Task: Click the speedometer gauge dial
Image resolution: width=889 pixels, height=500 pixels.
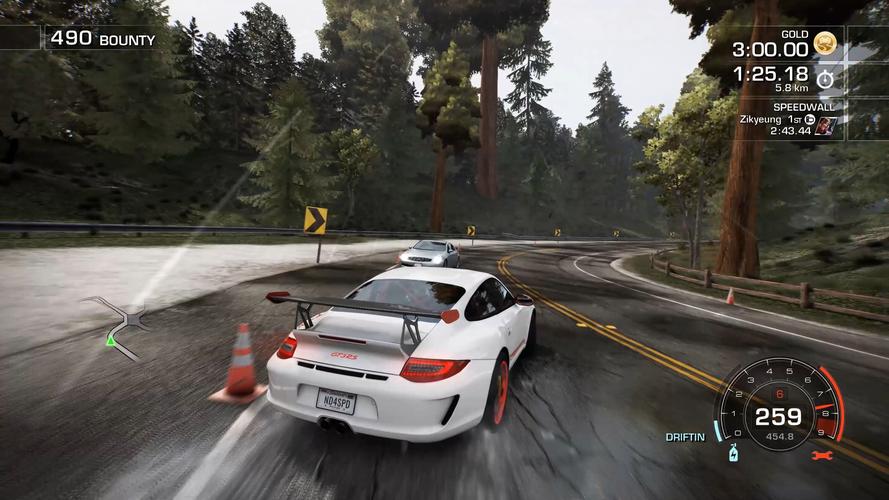Action: tap(779, 405)
